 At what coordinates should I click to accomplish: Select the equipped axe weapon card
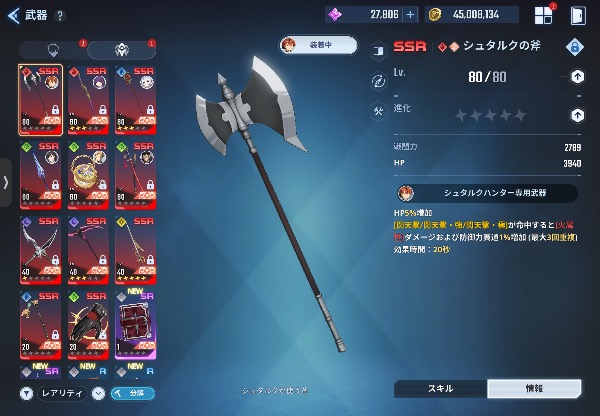tap(40, 99)
